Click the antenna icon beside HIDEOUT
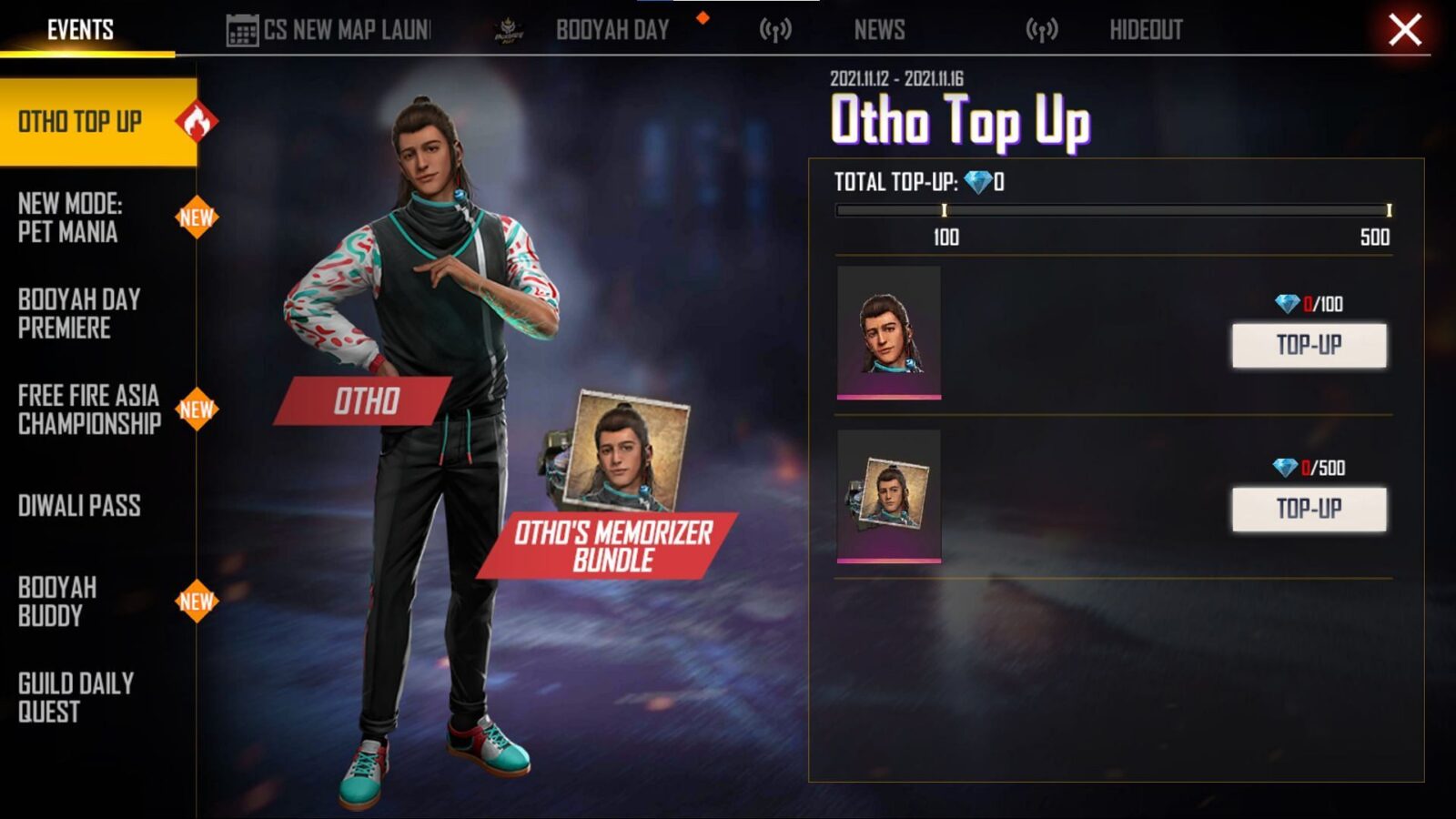Screen dimensions: 1456x819 click(1040, 28)
